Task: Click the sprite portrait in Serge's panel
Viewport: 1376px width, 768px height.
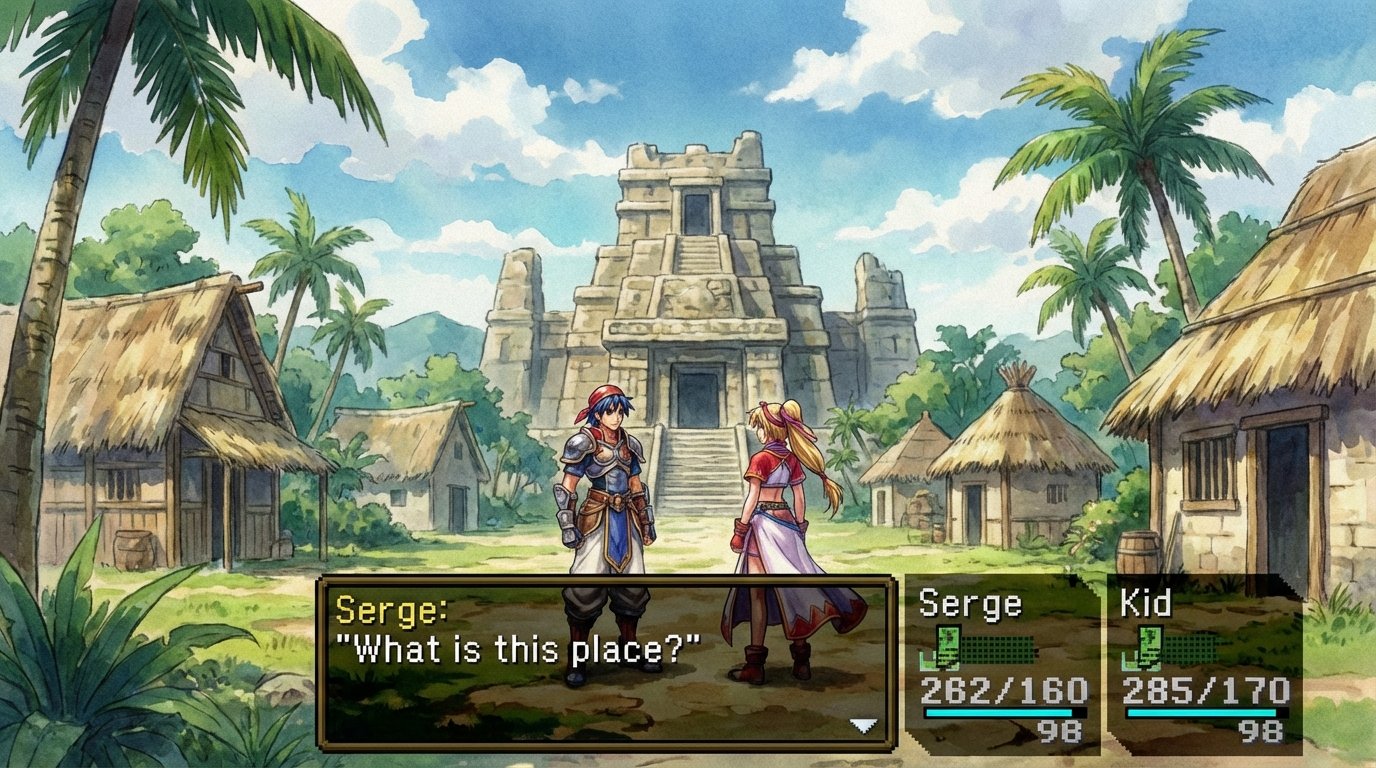Action: click(947, 646)
